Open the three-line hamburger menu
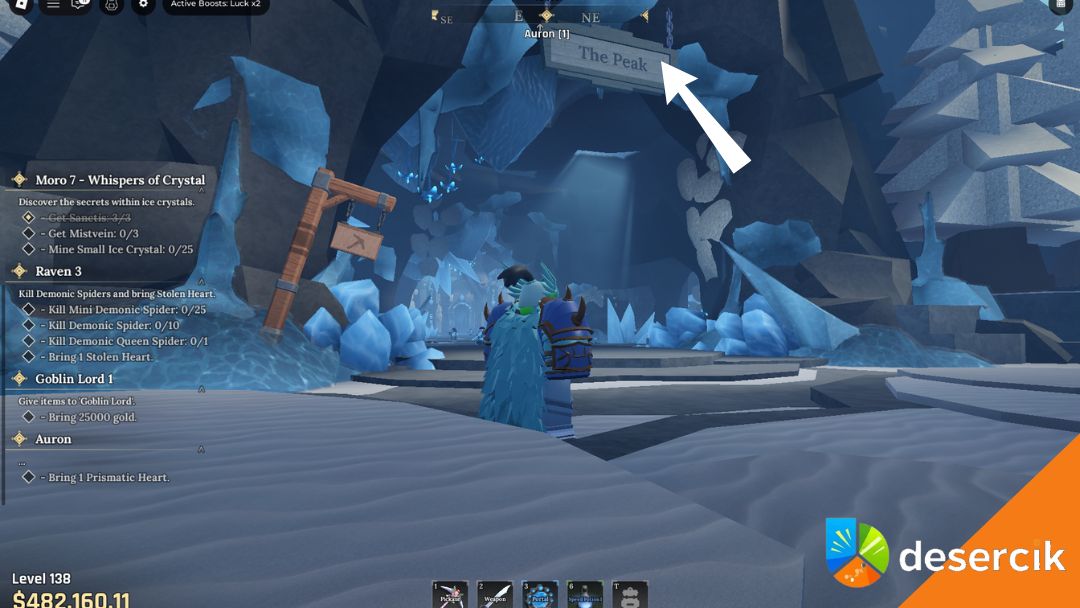The image size is (1080, 608). [x=53, y=4]
